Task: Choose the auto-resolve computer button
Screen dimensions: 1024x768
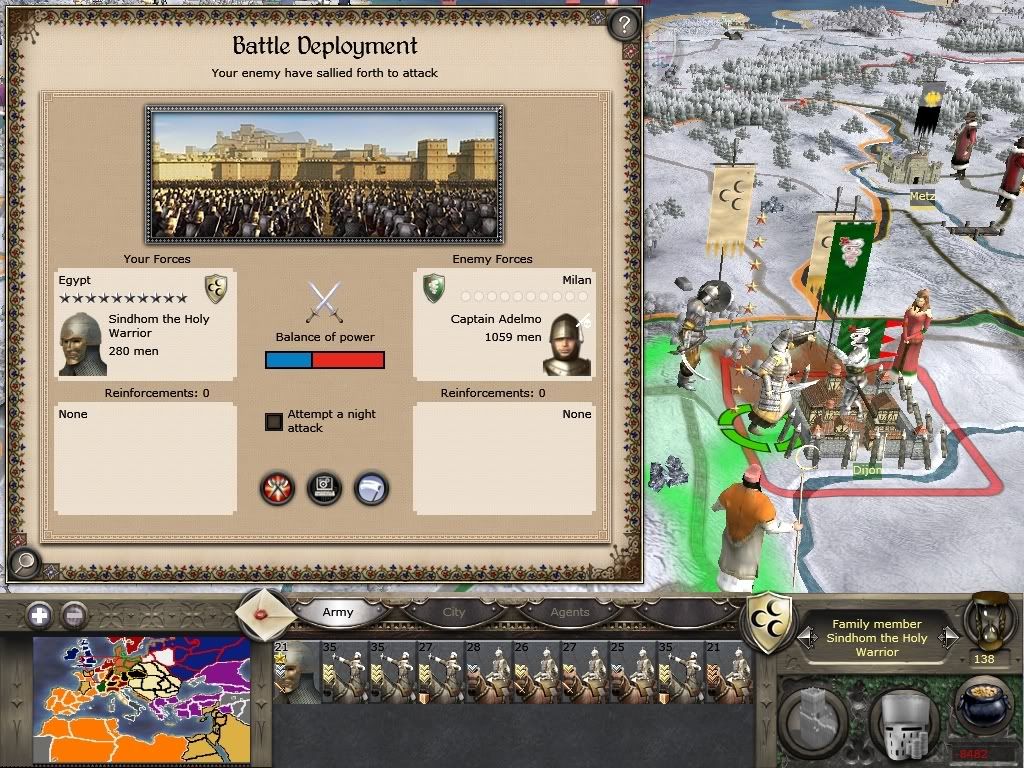Action: tap(324, 488)
